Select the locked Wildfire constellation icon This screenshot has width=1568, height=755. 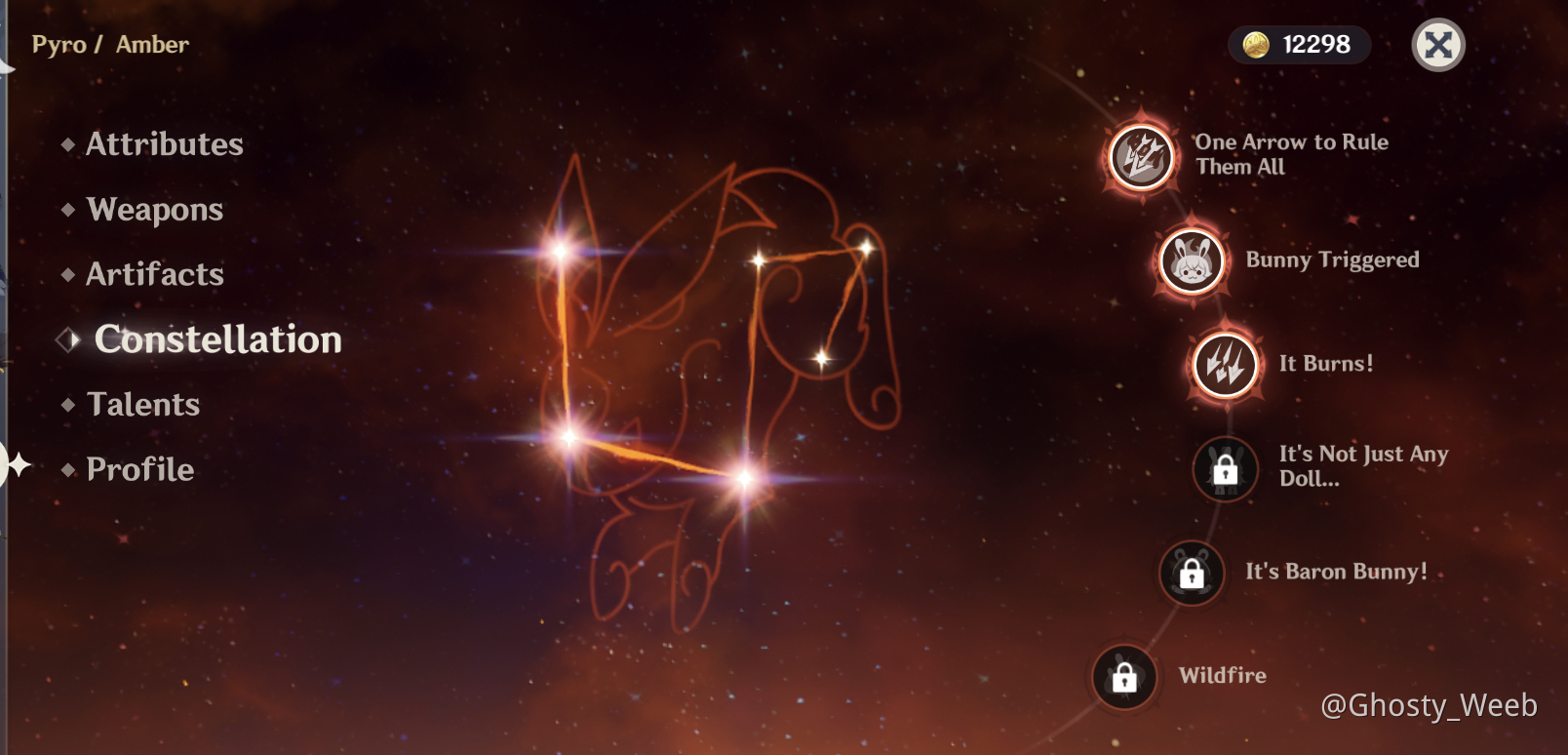pyautogui.click(x=1123, y=677)
